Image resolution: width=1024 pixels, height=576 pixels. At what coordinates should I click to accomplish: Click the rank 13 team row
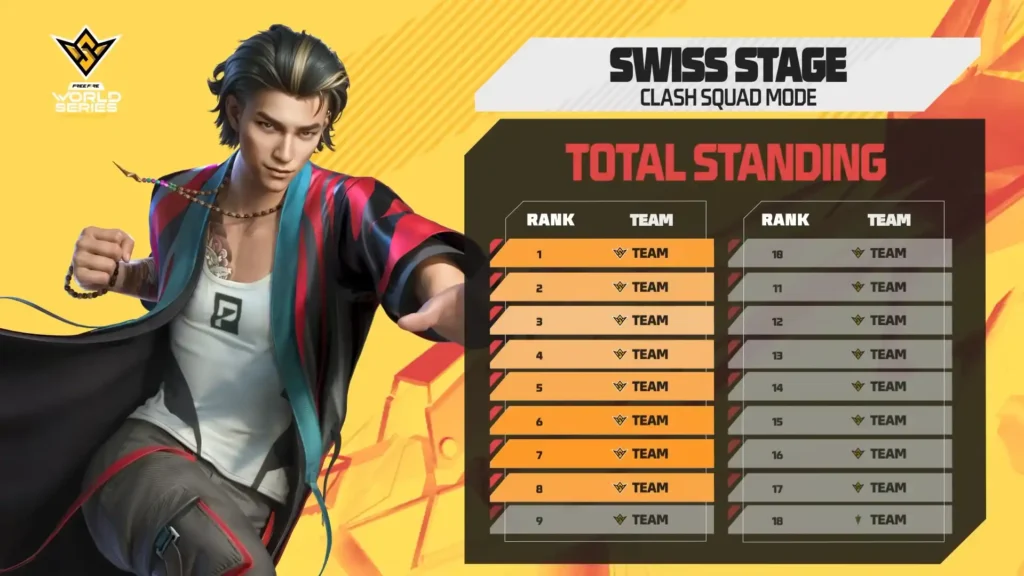pyautogui.click(x=841, y=354)
